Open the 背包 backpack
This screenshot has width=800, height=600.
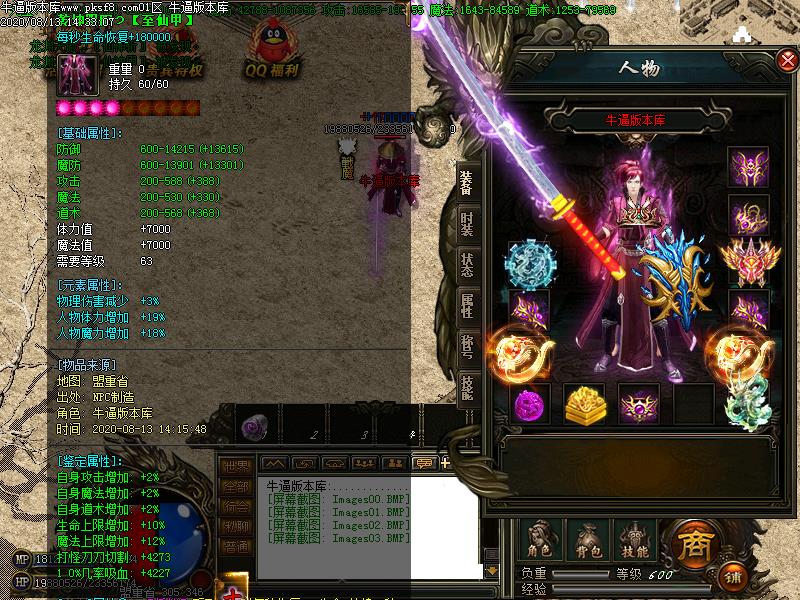tap(589, 540)
